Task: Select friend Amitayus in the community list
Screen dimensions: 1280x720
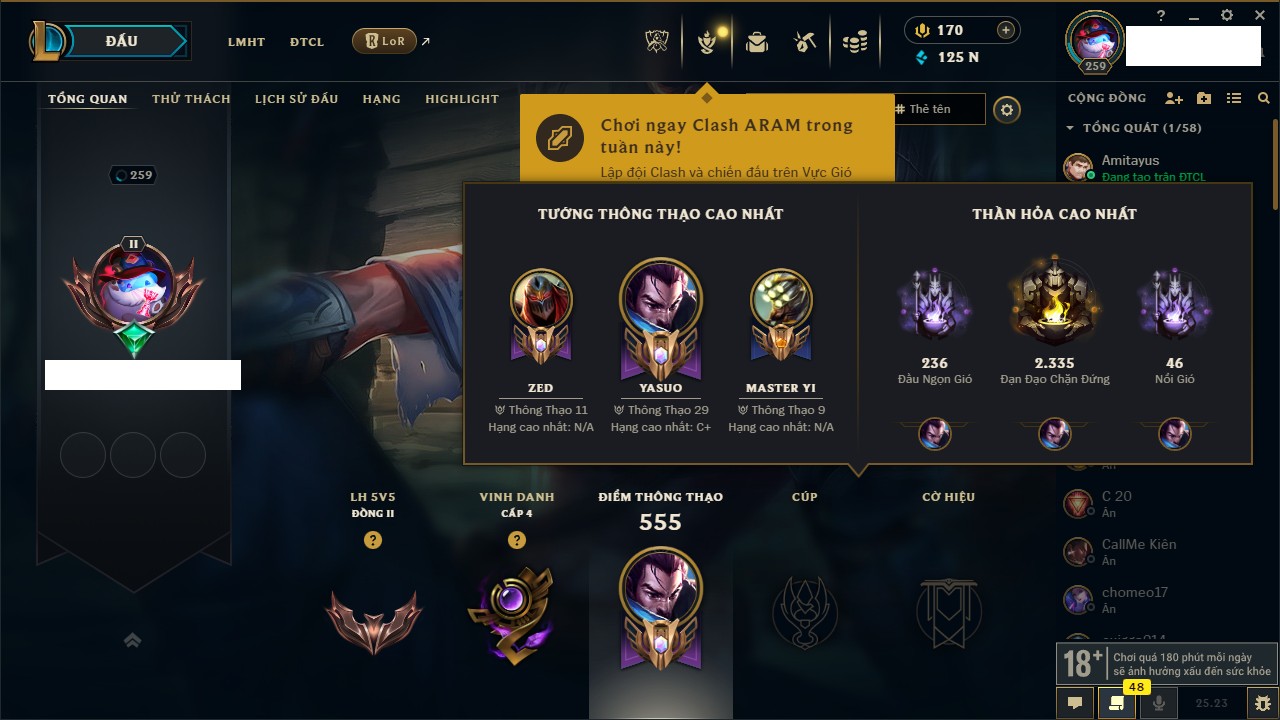Action: tap(1130, 160)
